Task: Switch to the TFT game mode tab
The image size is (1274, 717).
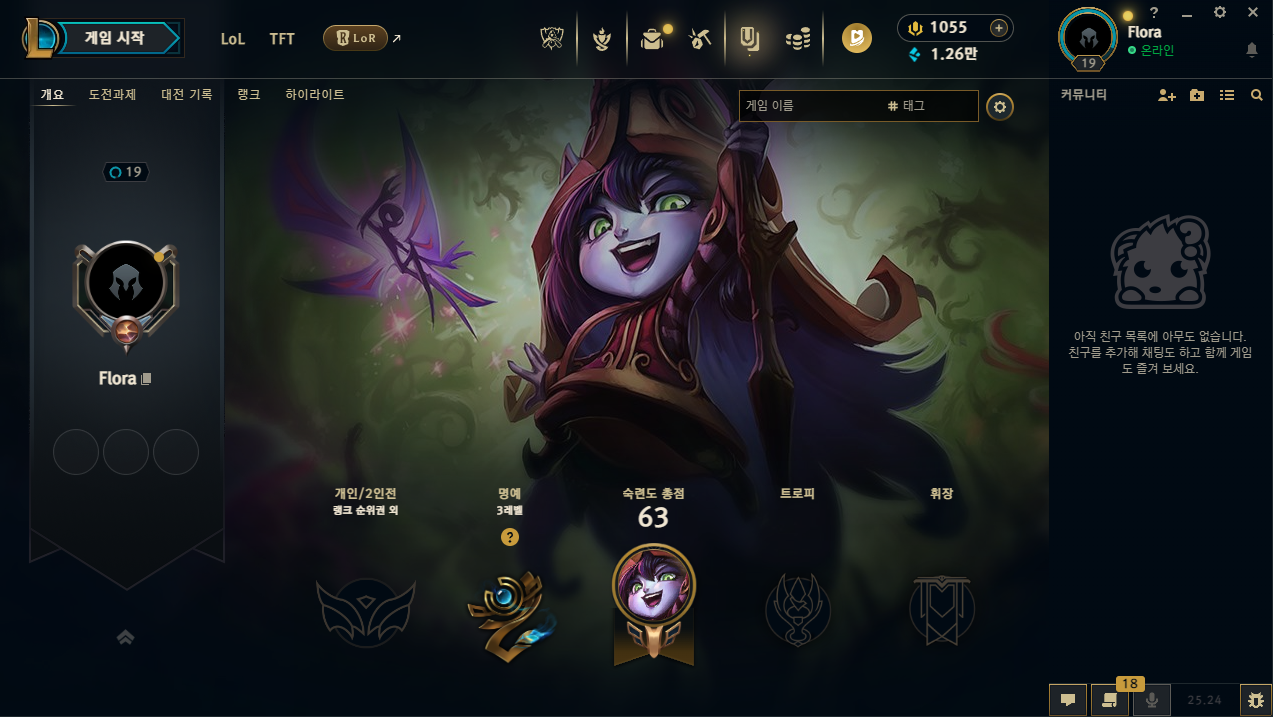Action: click(x=282, y=39)
